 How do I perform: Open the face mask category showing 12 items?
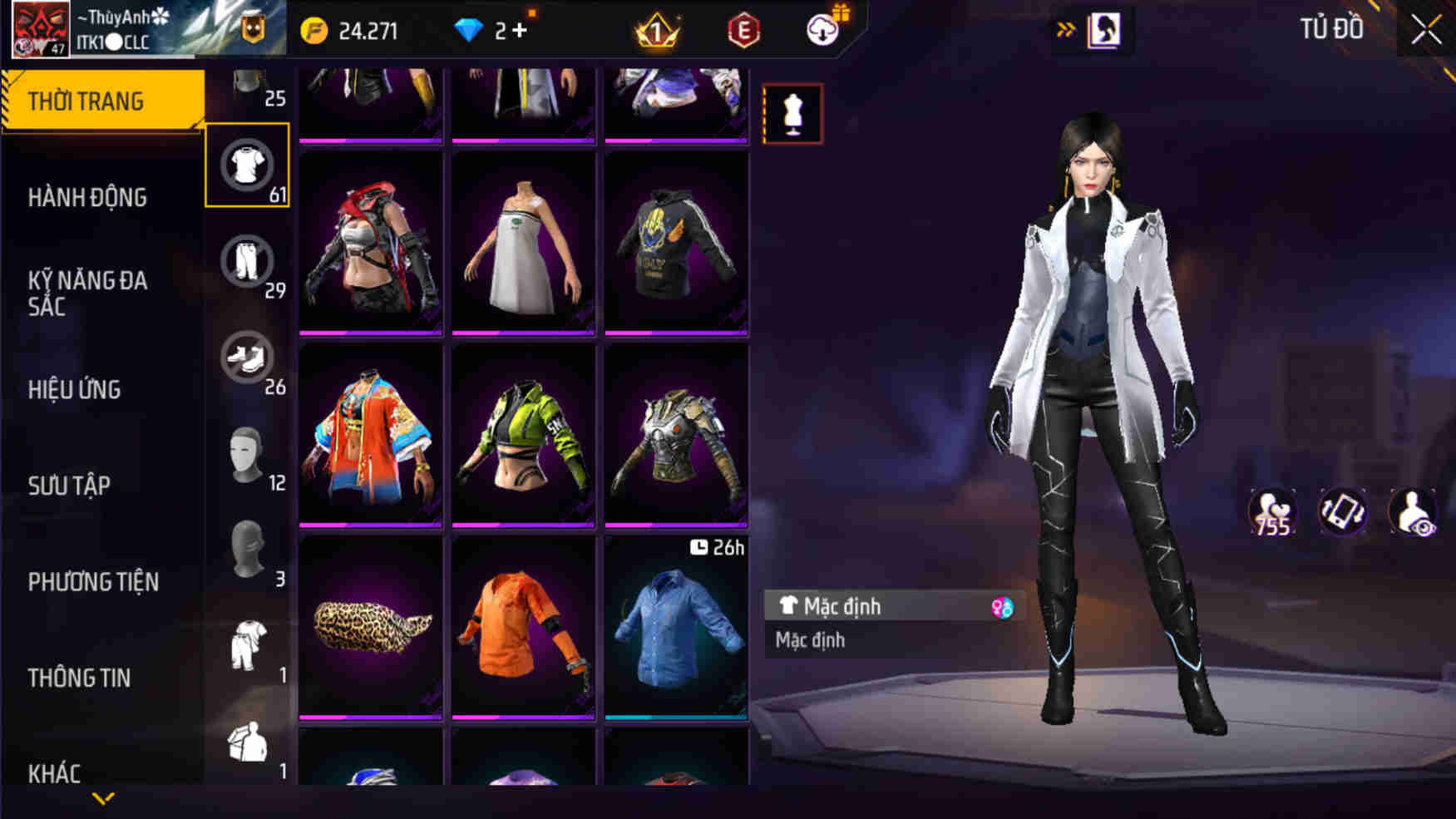(x=247, y=453)
